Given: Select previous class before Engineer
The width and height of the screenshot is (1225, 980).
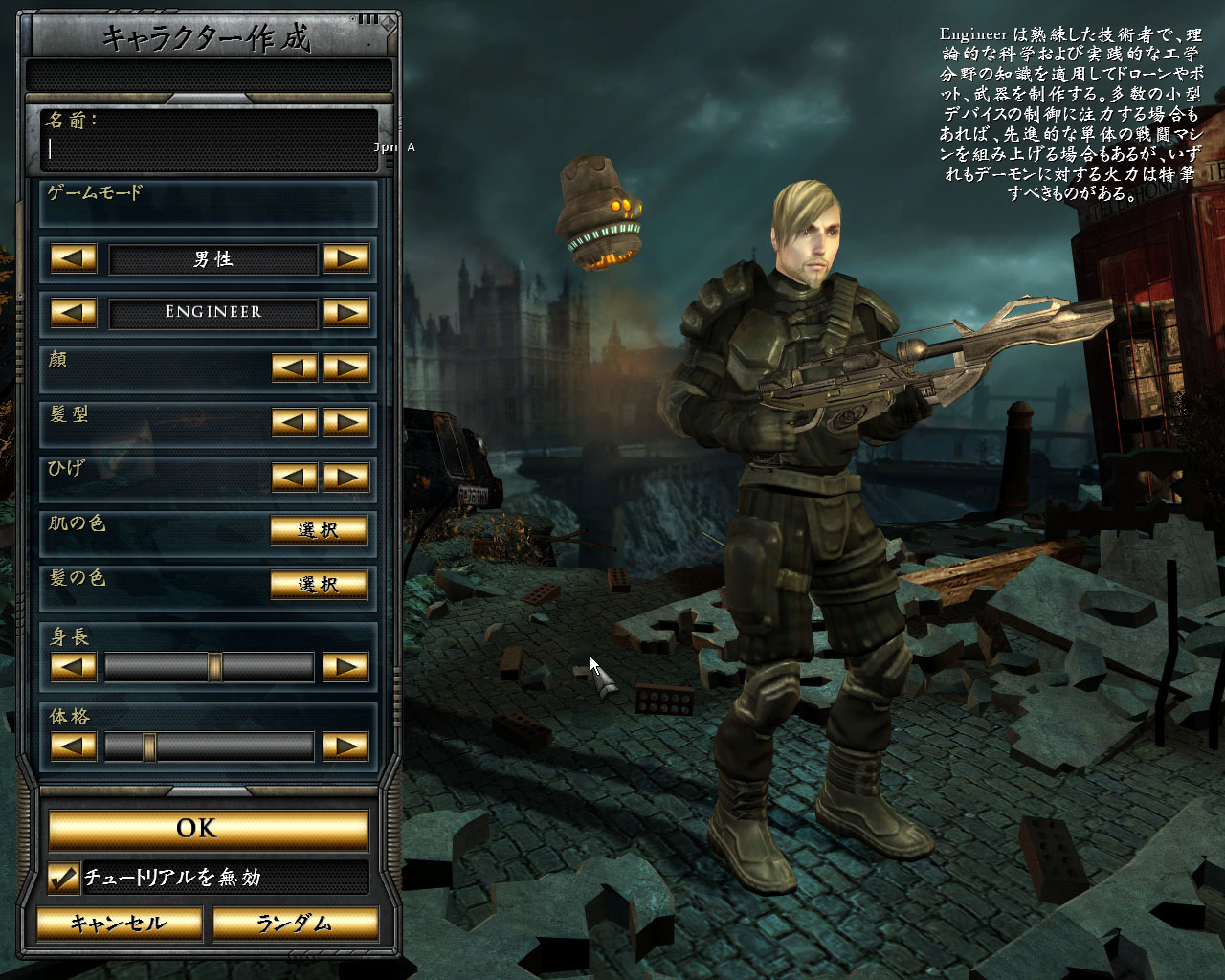Looking at the screenshot, I should click(73, 312).
